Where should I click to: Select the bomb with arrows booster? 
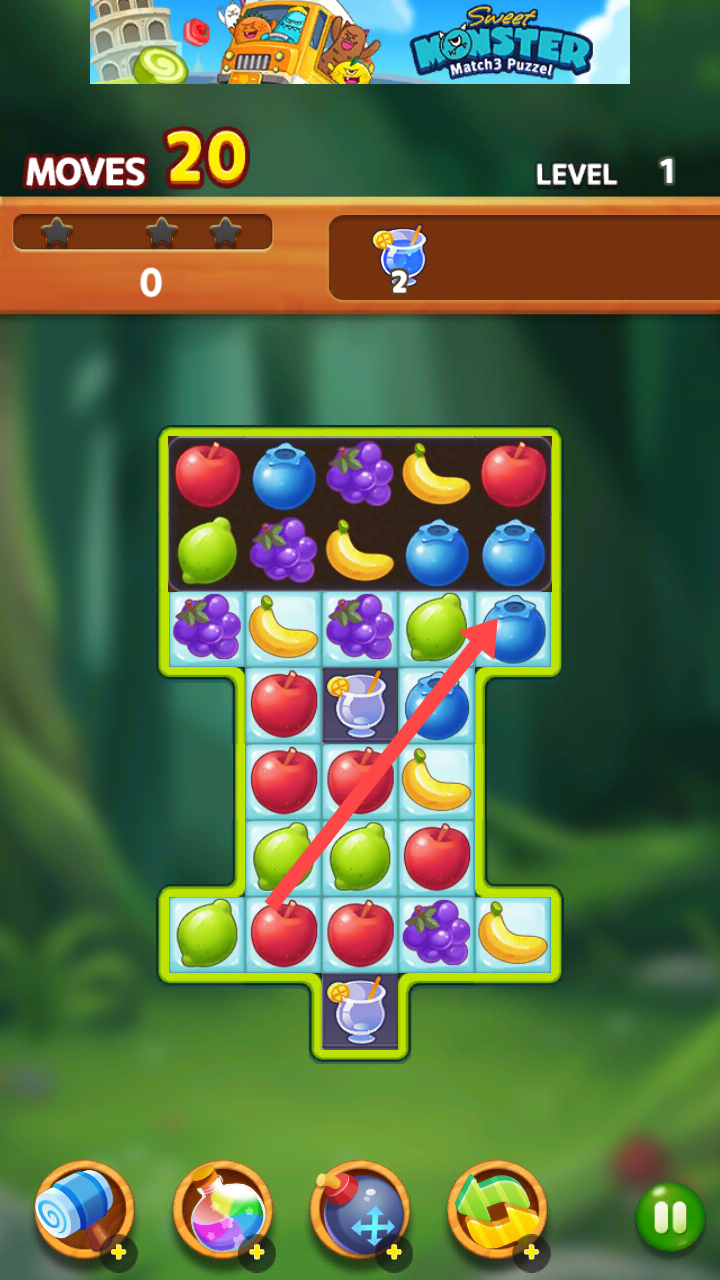pos(360,1210)
